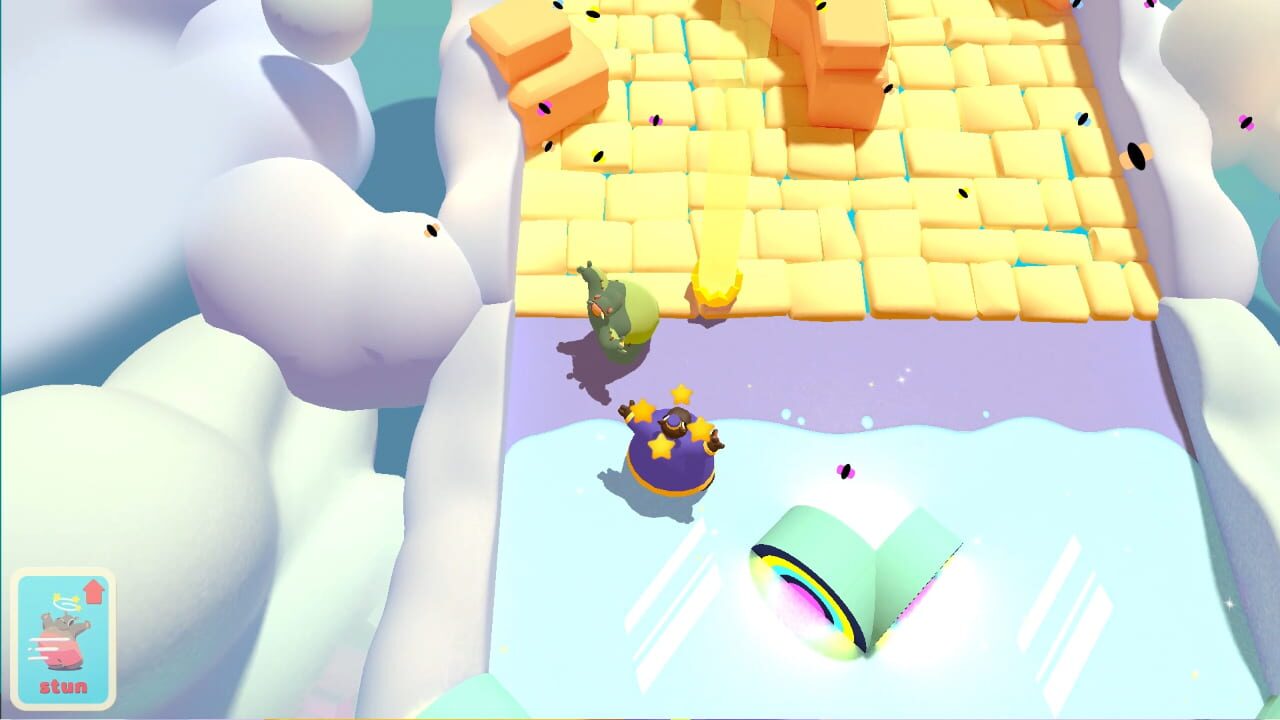
Task: Click the halo above the hippo's head
Action: 65,604
